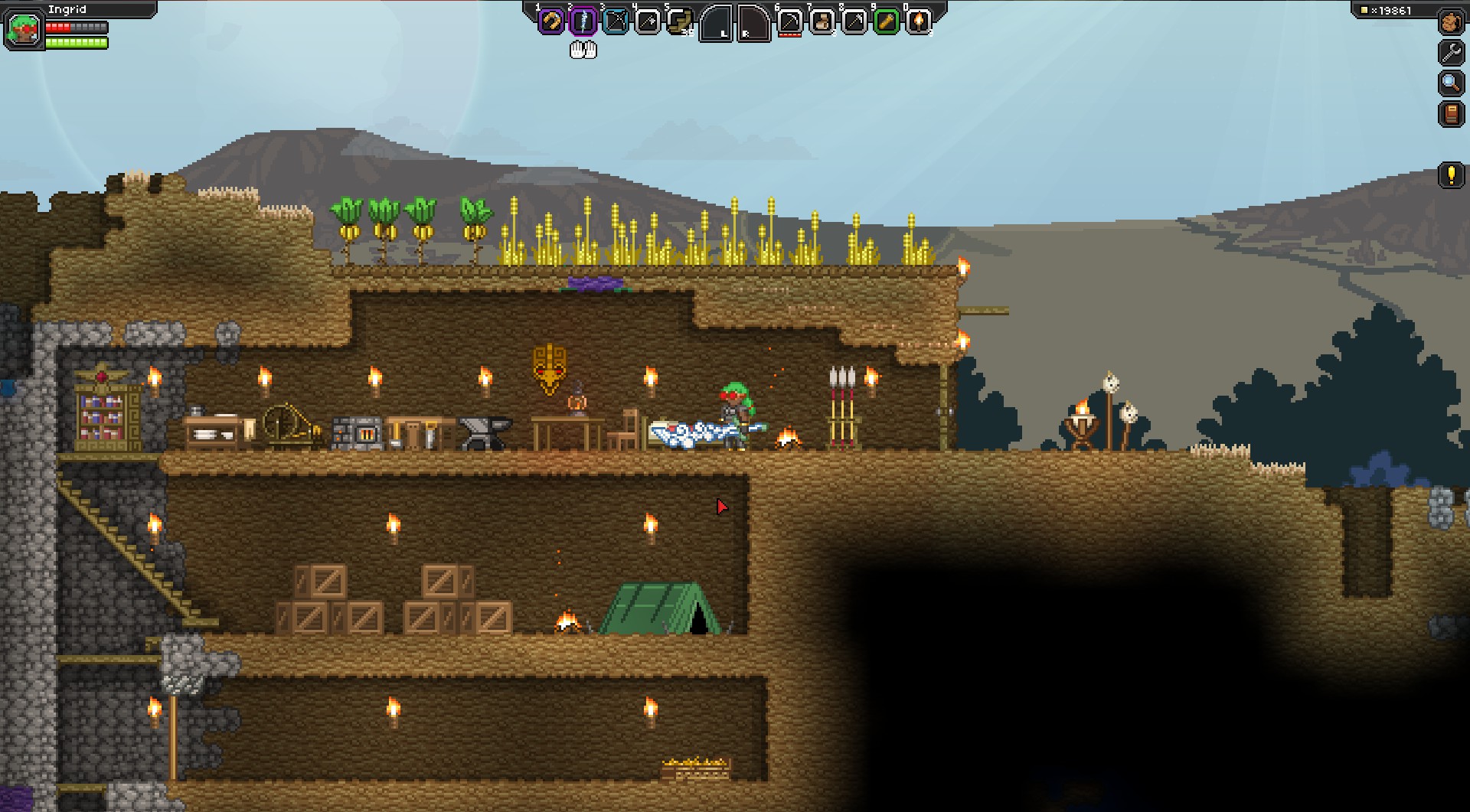Select the ice-blue sword in slot 2
This screenshot has height=812, width=1470.
pyautogui.click(x=583, y=21)
